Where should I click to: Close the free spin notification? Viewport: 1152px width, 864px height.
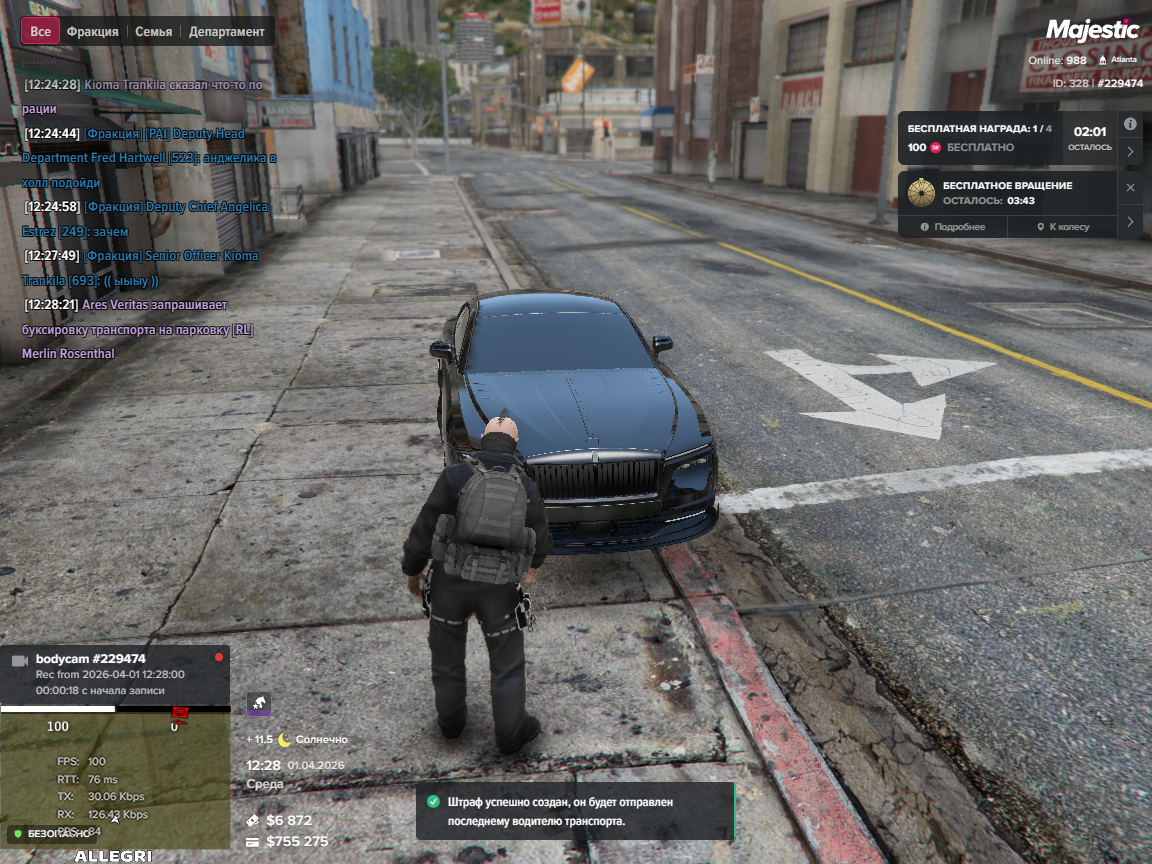click(1130, 187)
